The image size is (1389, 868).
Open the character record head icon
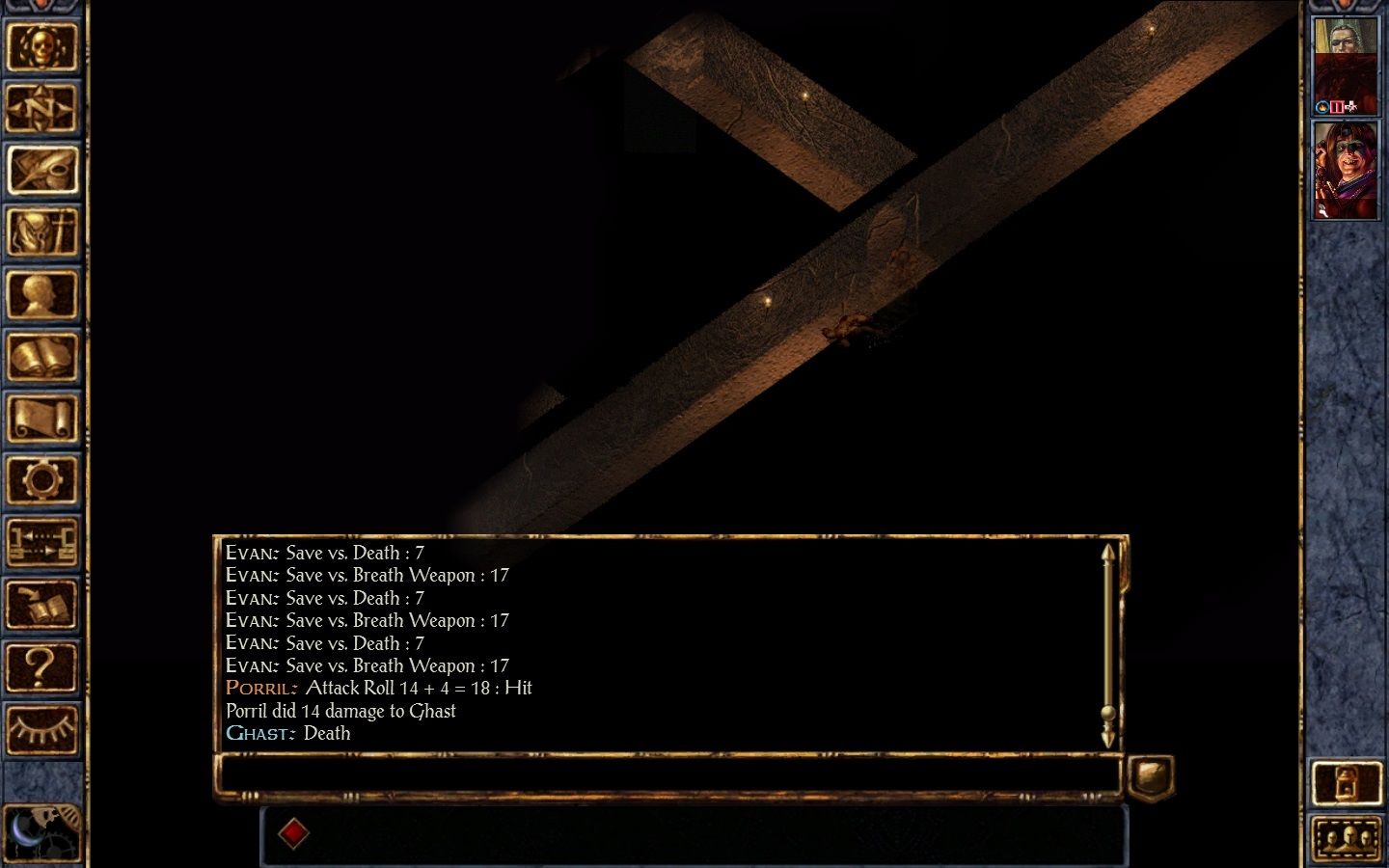click(44, 296)
